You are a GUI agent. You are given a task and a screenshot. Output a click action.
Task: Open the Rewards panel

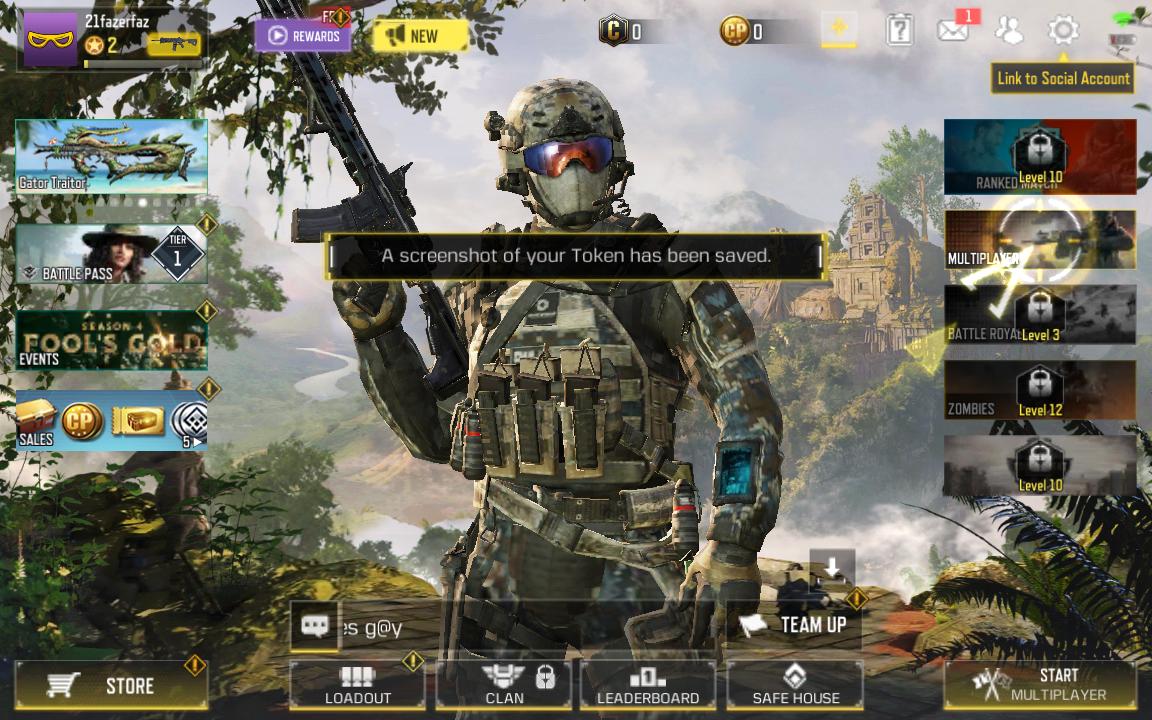point(303,37)
